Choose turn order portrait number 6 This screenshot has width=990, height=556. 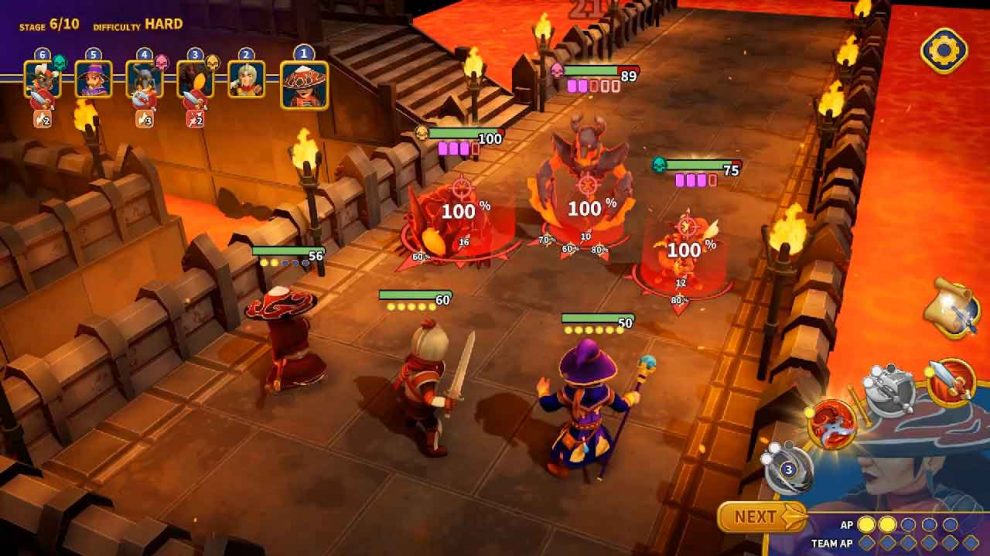(x=42, y=79)
